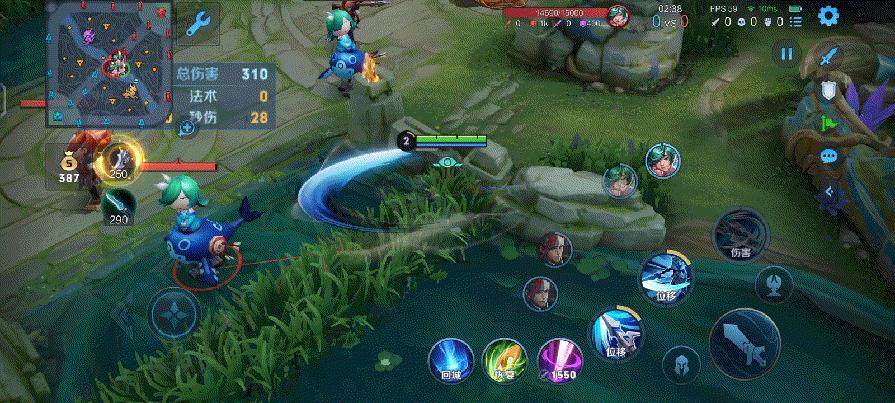Open the chat speech bubble

(828, 156)
